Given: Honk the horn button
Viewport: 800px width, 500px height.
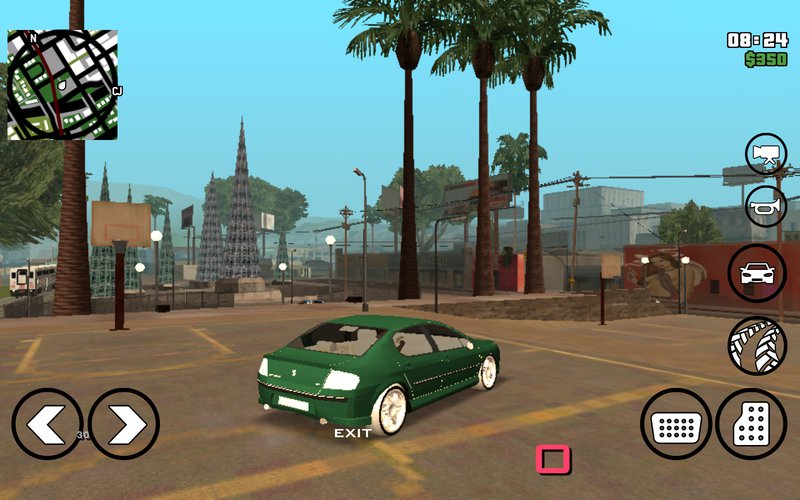Looking at the screenshot, I should click(766, 206).
